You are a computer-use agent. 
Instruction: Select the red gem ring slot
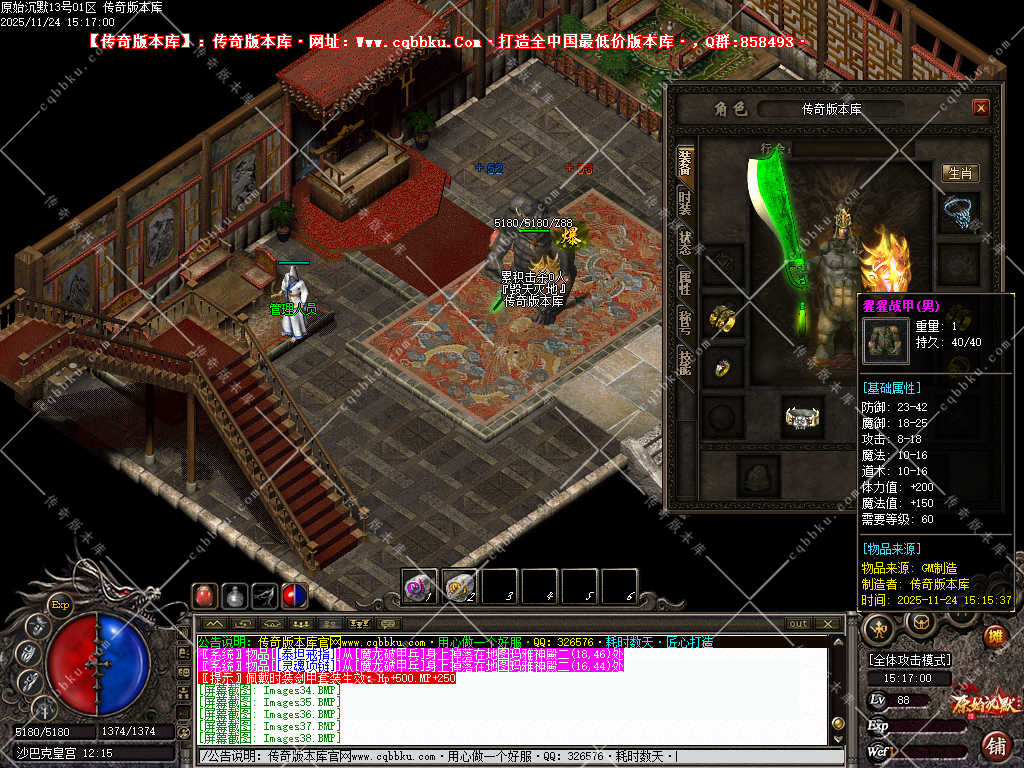(x=722, y=367)
